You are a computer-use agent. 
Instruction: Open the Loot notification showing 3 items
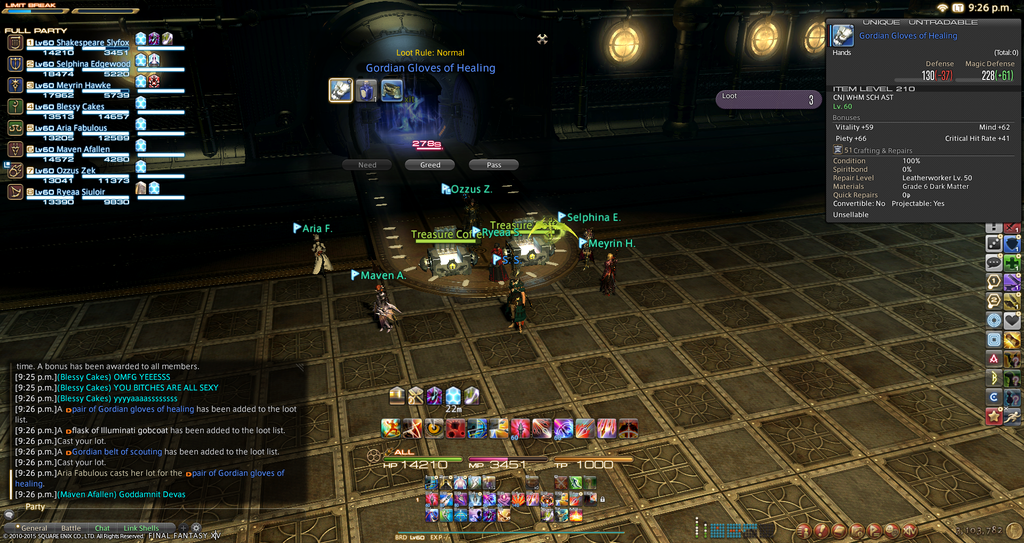(x=768, y=99)
